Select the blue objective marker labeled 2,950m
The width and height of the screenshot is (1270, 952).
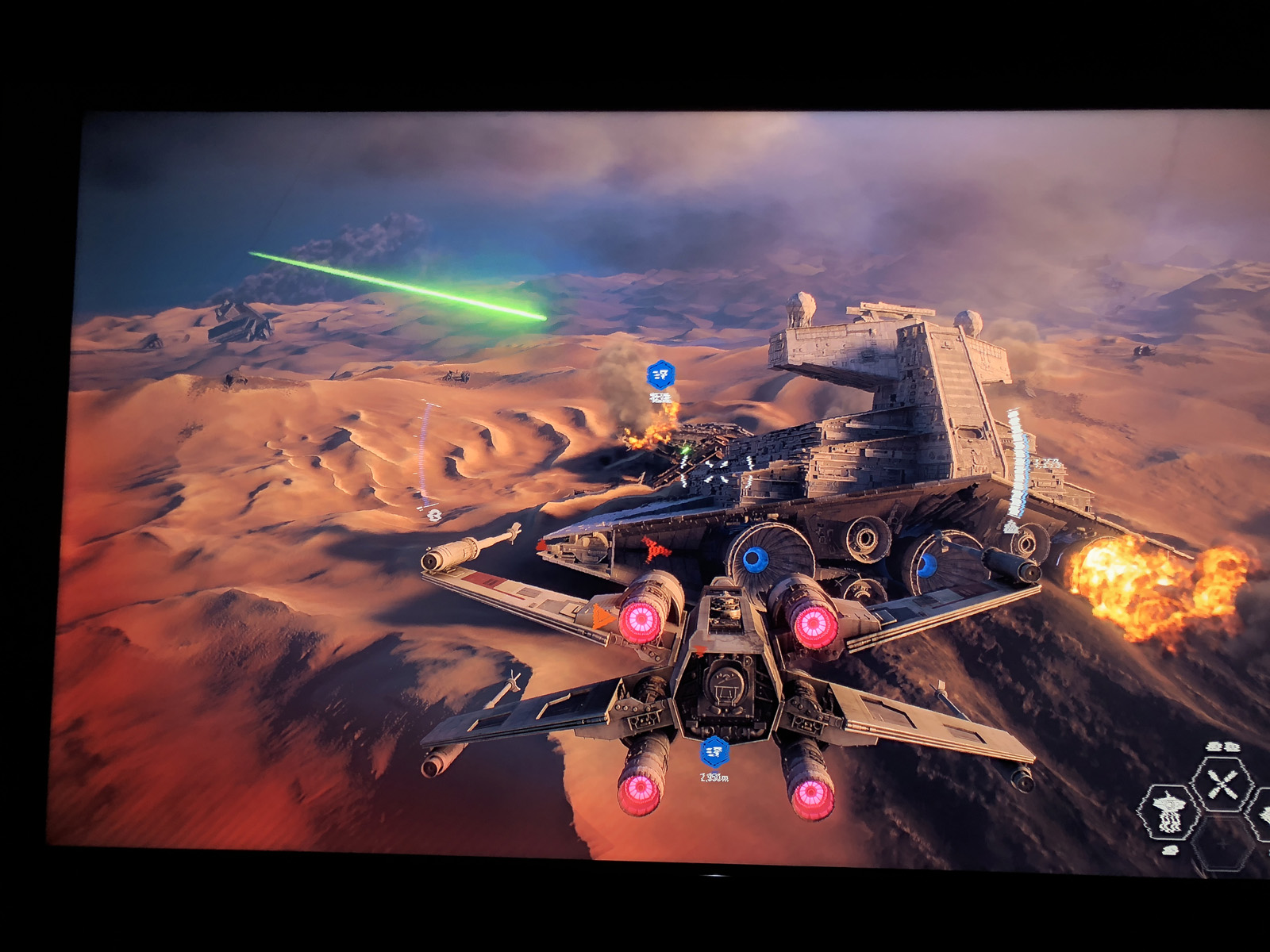(714, 750)
